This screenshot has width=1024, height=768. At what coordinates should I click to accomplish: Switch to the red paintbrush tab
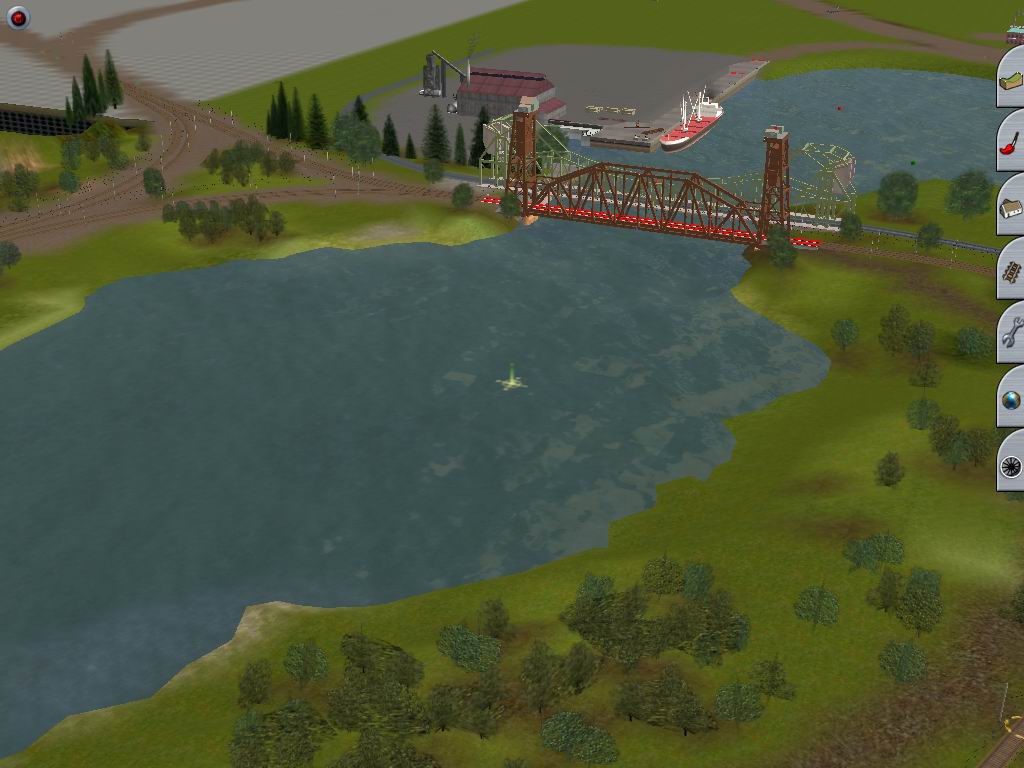pyautogui.click(x=1011, y=143)
